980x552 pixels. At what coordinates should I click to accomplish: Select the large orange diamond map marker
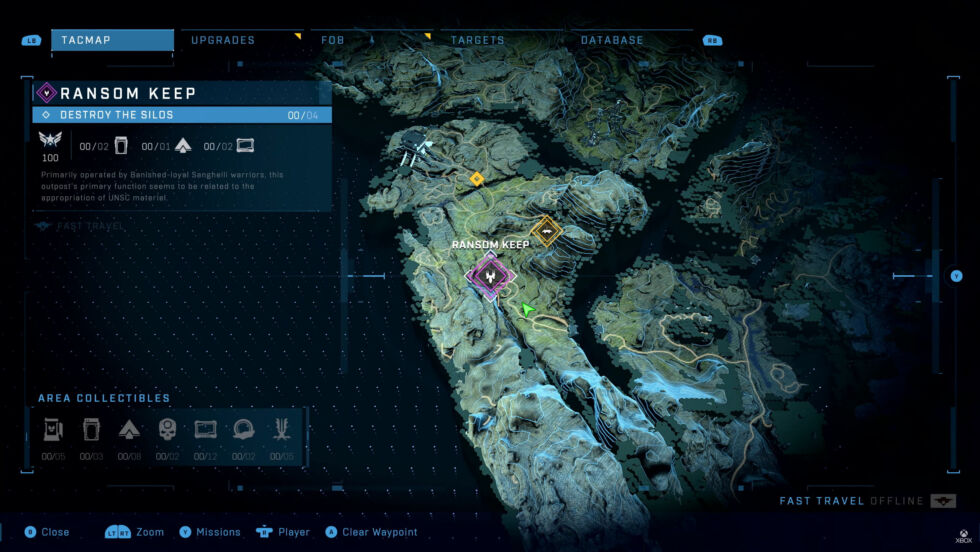[x=546, y=231]
